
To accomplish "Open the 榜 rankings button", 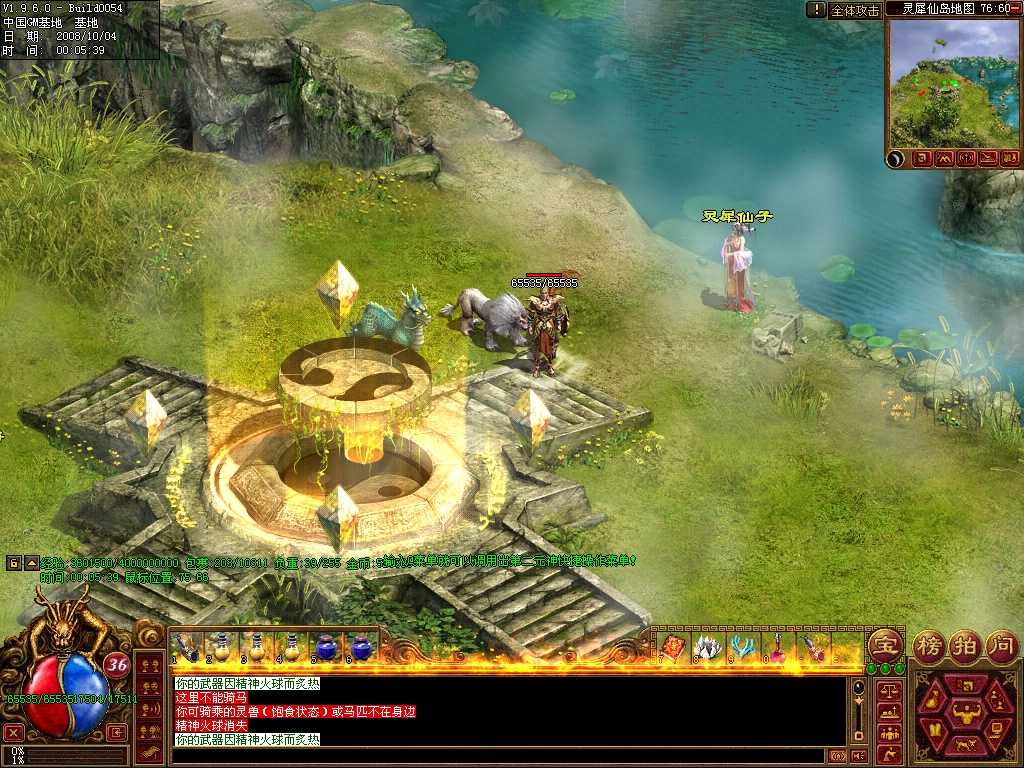I will 931,645.
